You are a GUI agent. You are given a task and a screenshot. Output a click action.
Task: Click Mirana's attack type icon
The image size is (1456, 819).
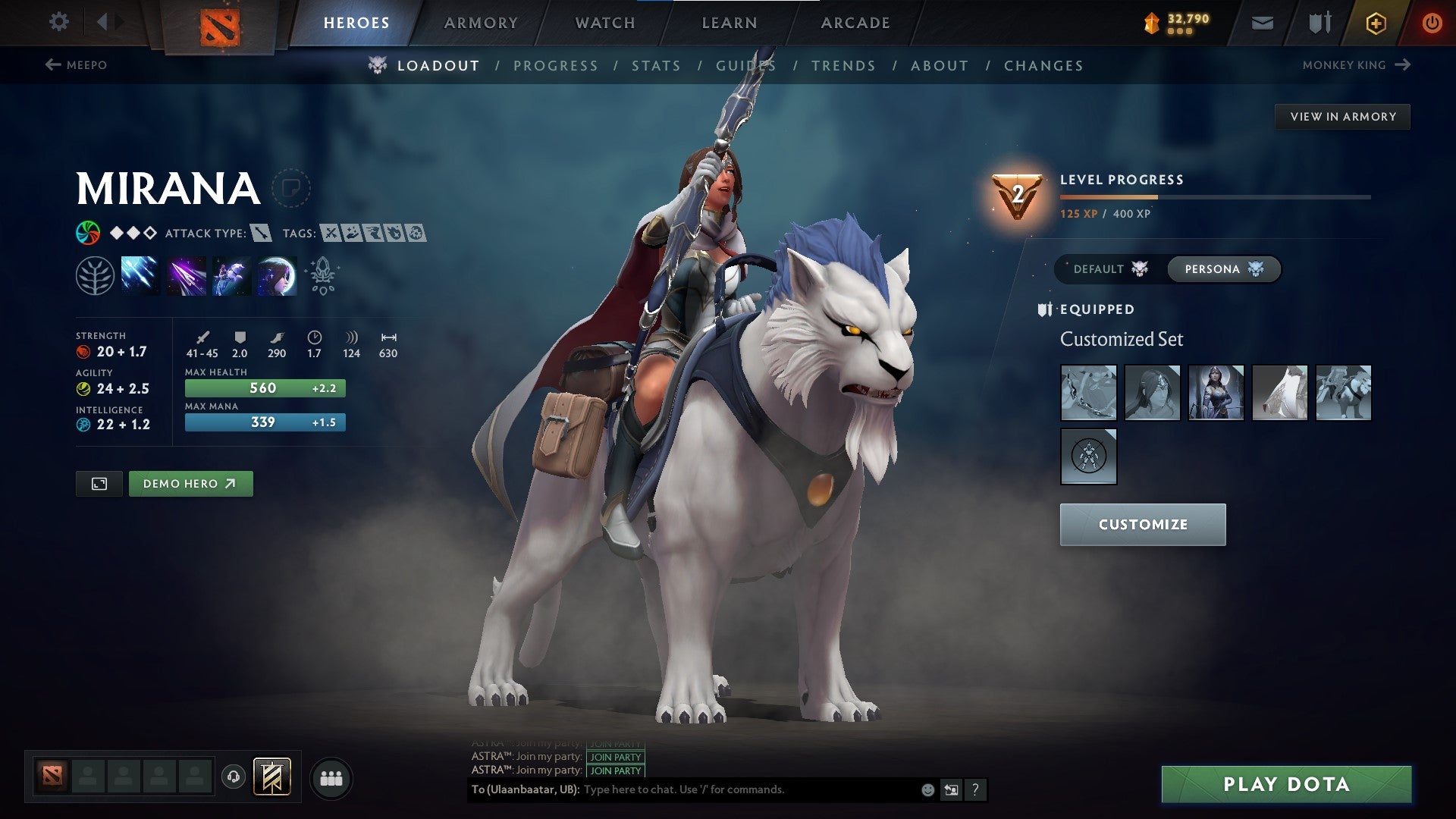pos(261,234)
